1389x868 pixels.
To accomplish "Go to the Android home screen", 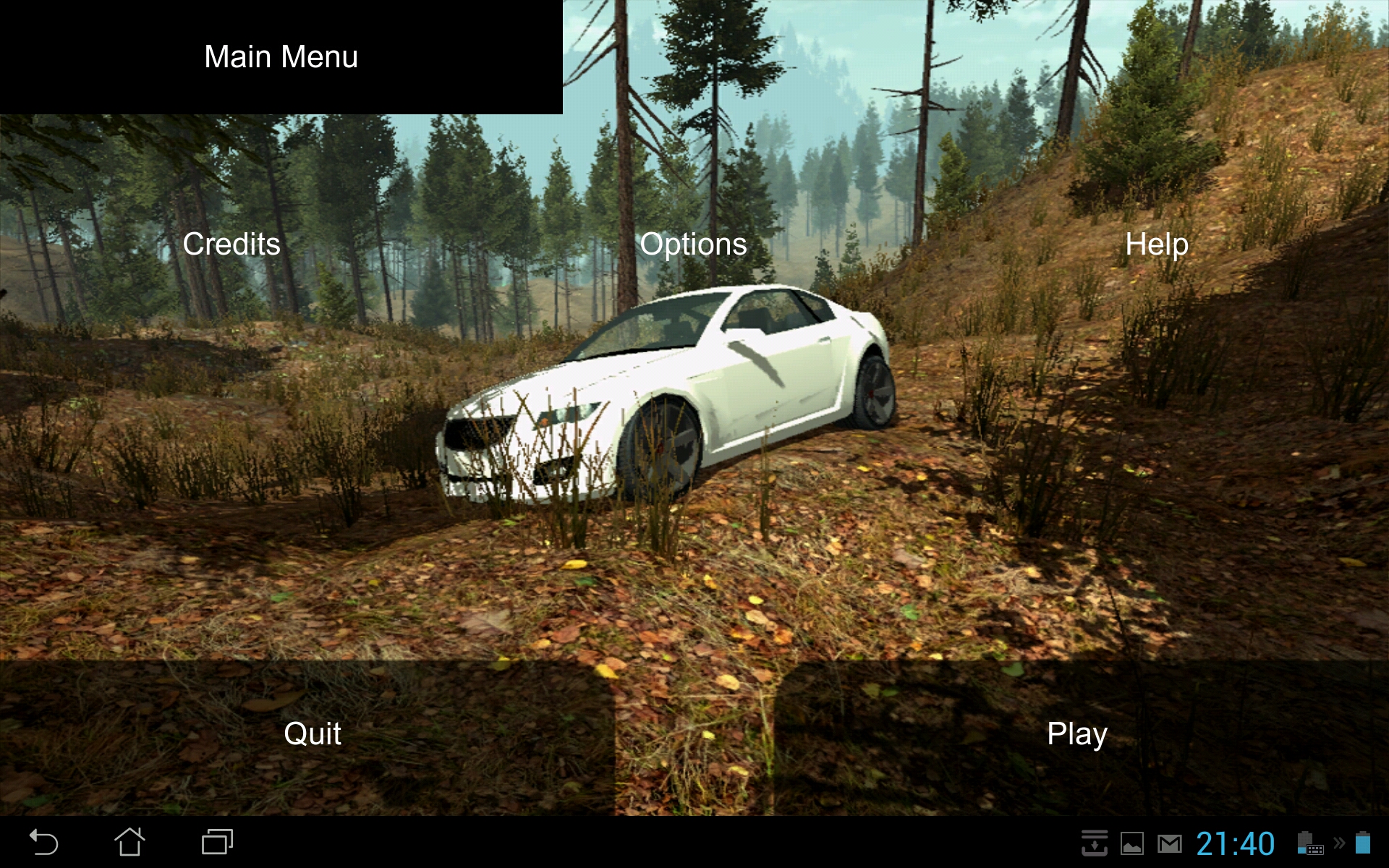I will point(129,843).
